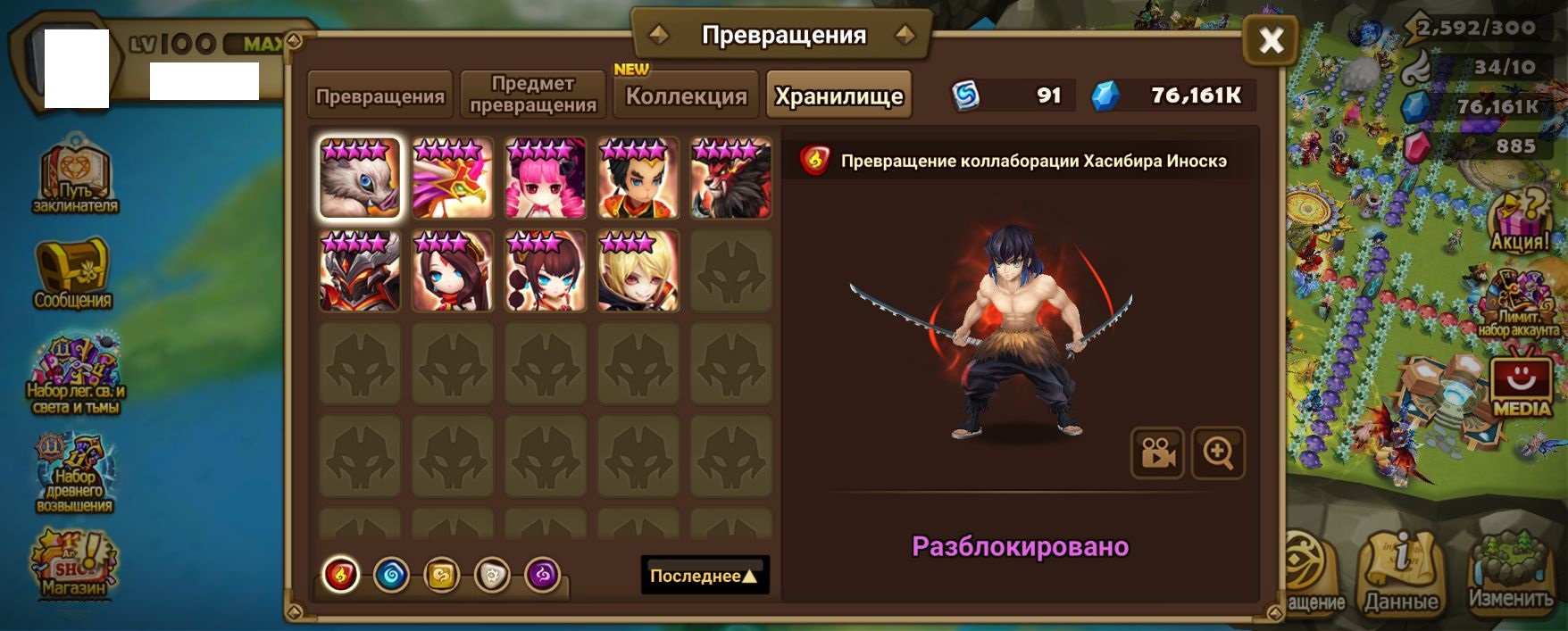Switch to the Превращения tab
Image resolution: width=1568 pixels, height=631 pixels.
tap(380, 95)
